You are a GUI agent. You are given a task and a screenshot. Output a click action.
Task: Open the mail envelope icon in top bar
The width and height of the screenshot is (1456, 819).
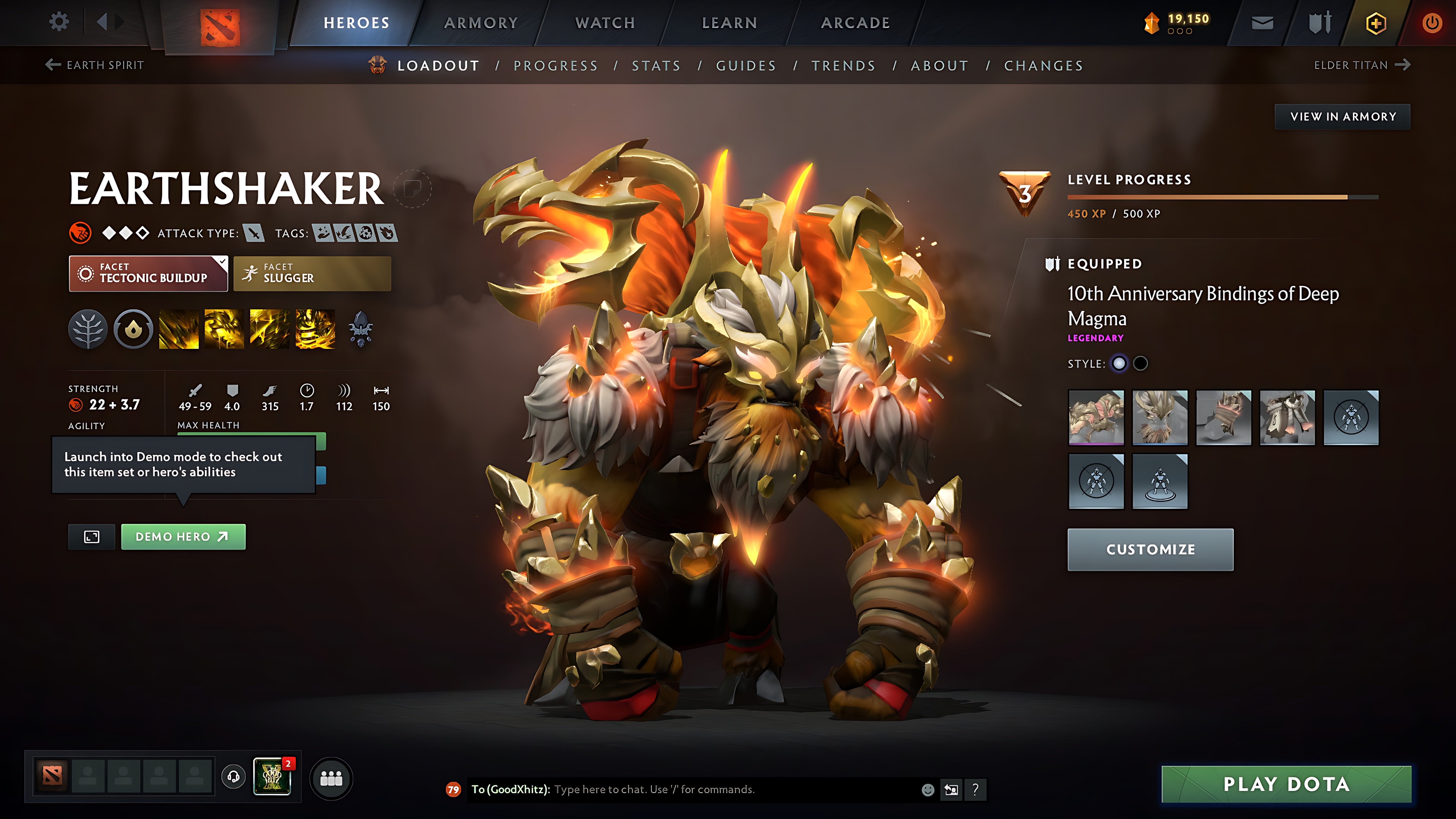tap(1262, 22)
